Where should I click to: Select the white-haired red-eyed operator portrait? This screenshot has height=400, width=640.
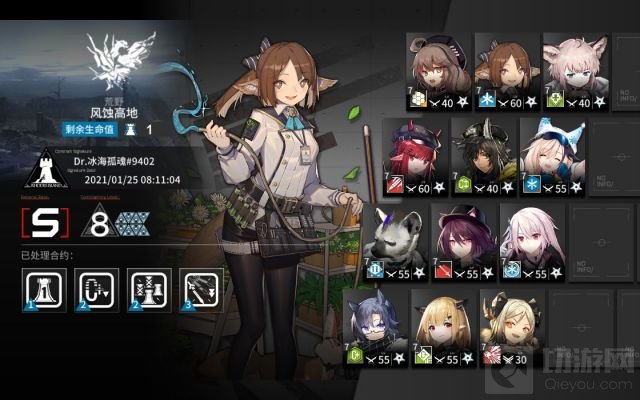point(533,238)
